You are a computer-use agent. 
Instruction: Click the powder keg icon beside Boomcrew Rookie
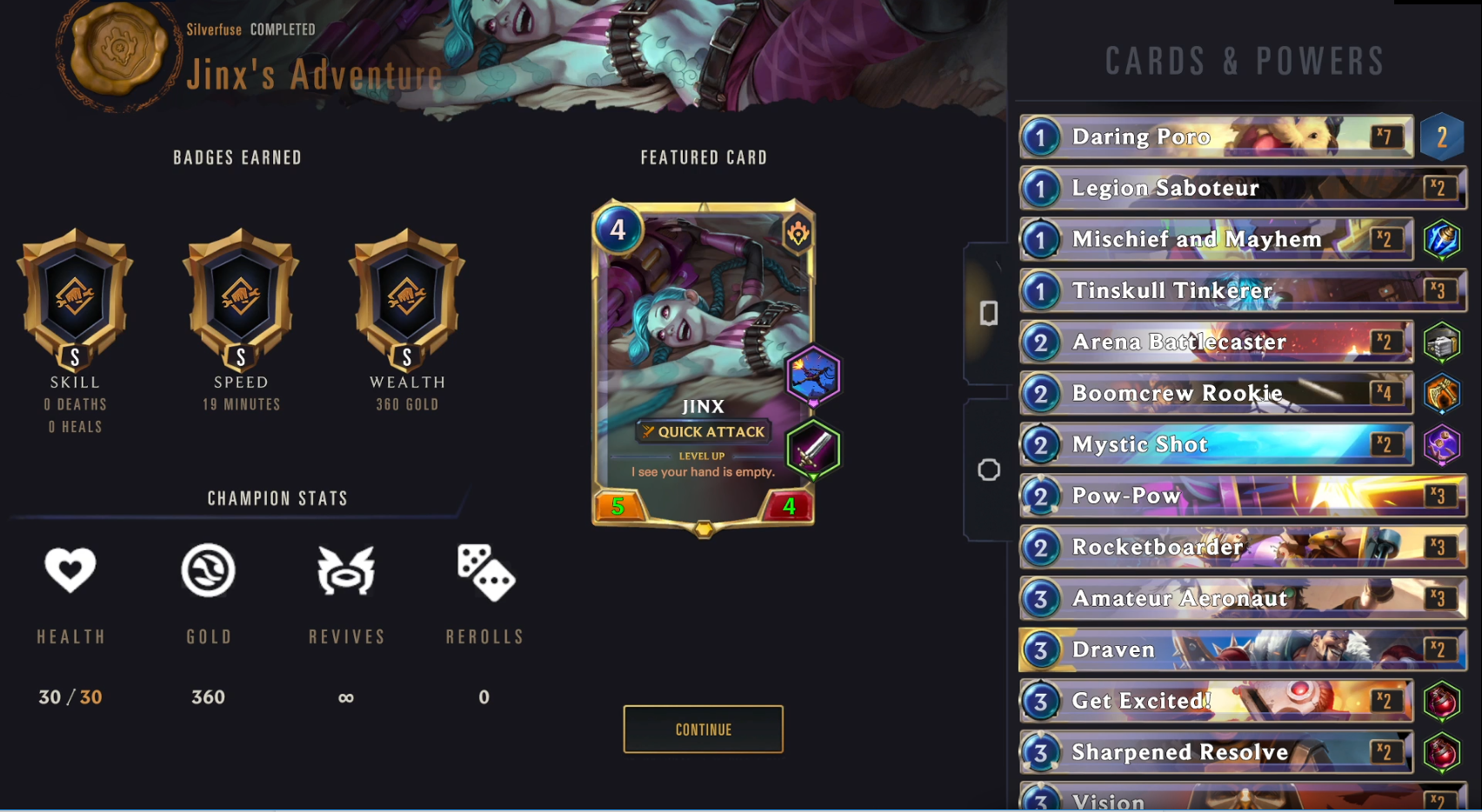tap(1444, 394)
